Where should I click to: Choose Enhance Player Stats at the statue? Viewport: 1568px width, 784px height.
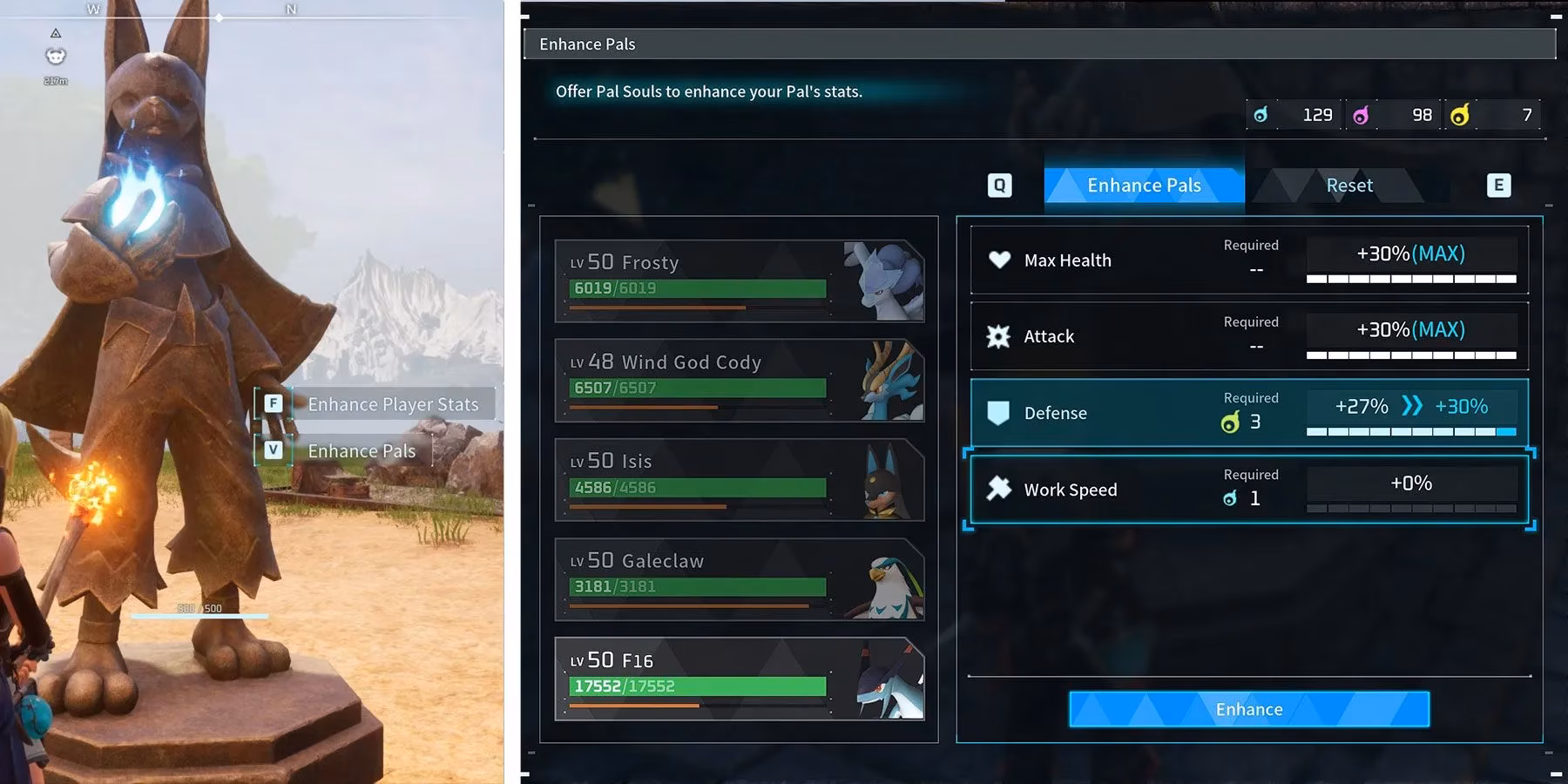[391, 403]
